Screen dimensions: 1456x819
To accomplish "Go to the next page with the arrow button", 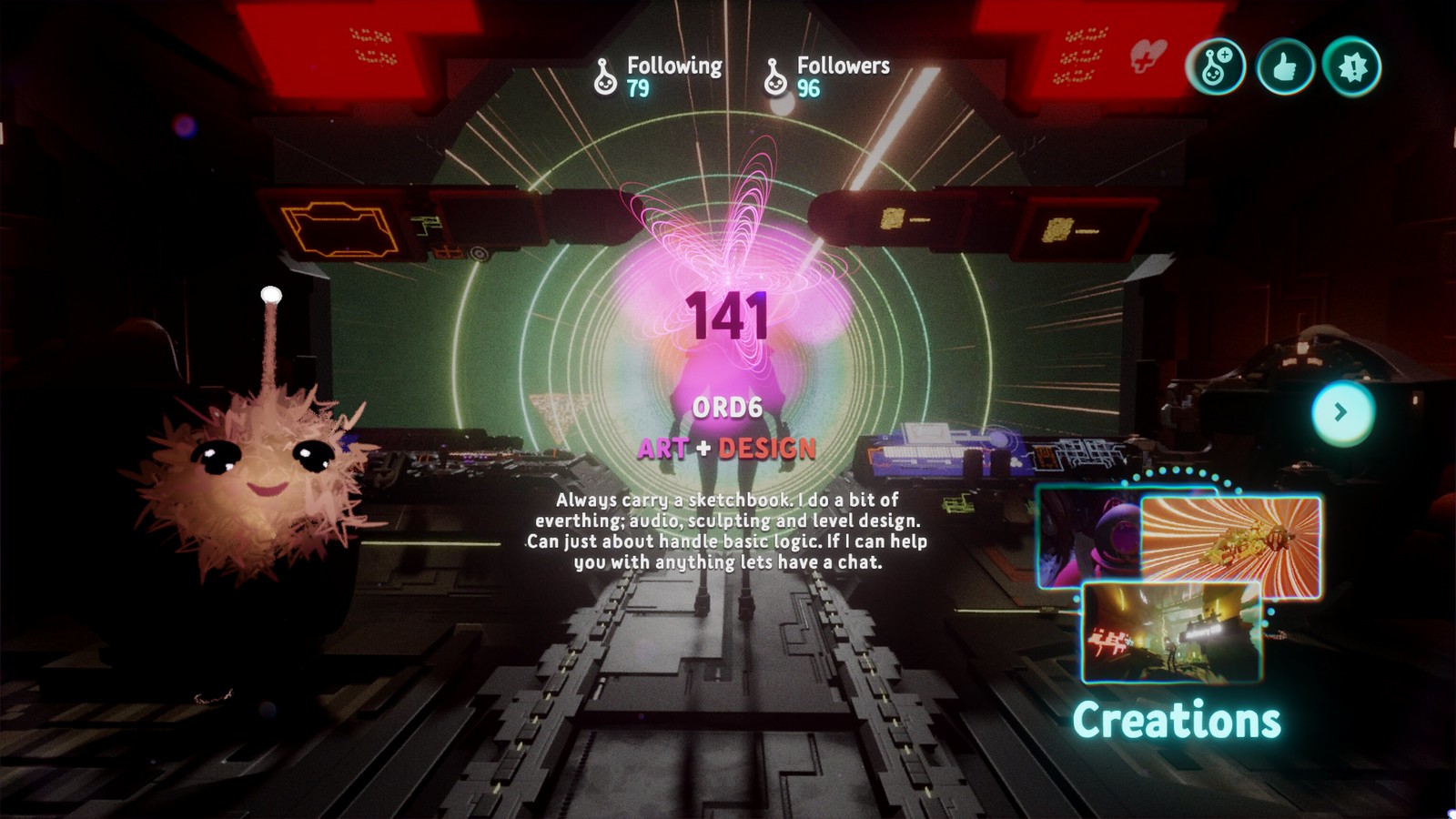I will (x=1342, y=412).
